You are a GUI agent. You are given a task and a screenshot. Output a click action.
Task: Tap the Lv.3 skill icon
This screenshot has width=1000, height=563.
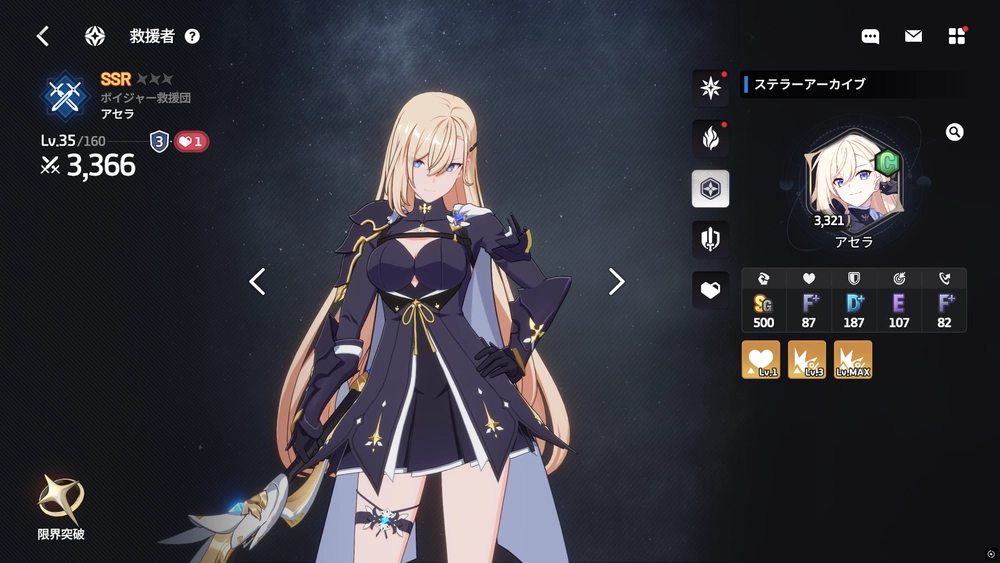[807, 360]
